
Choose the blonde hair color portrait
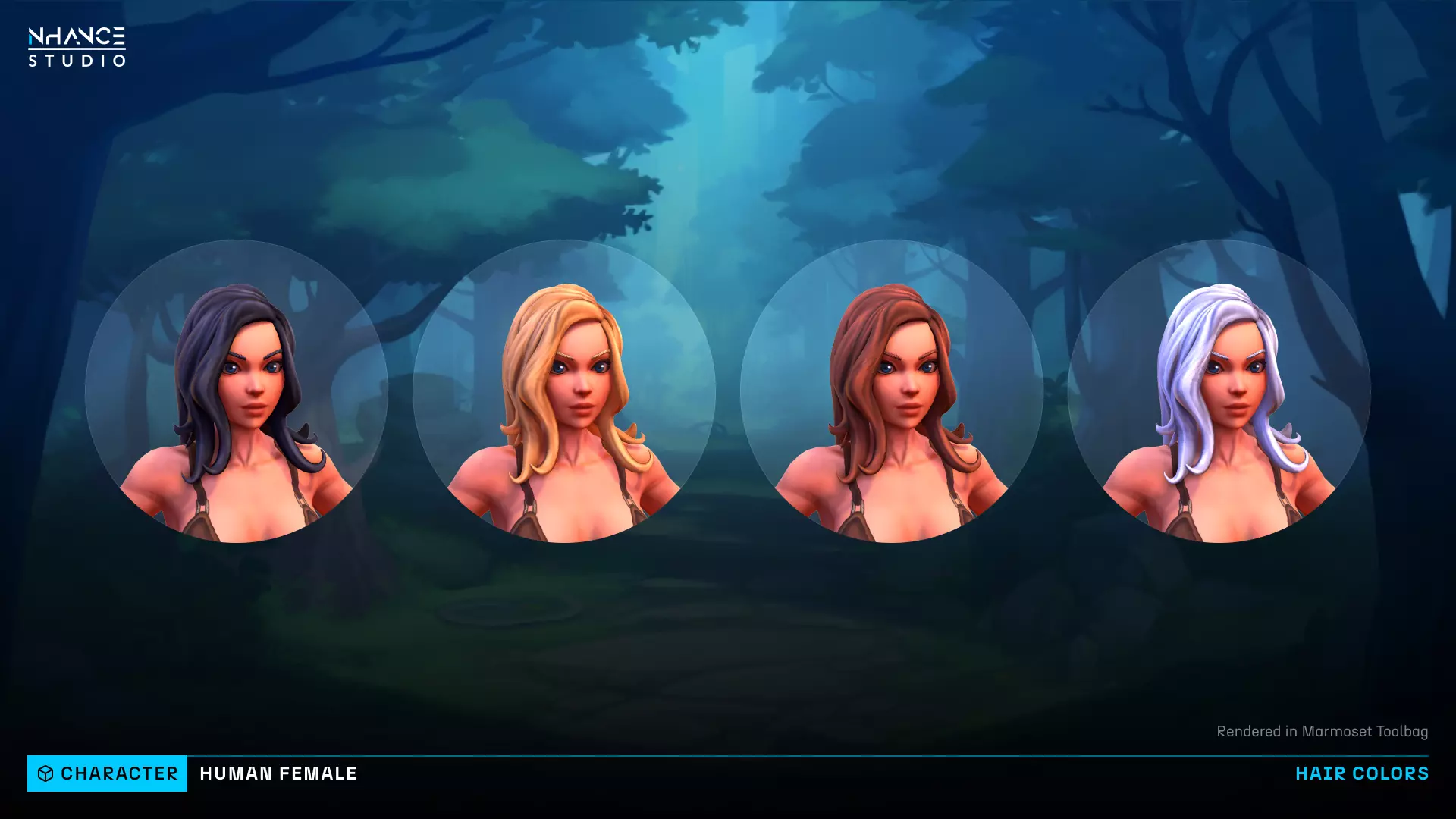coord(564,391)
